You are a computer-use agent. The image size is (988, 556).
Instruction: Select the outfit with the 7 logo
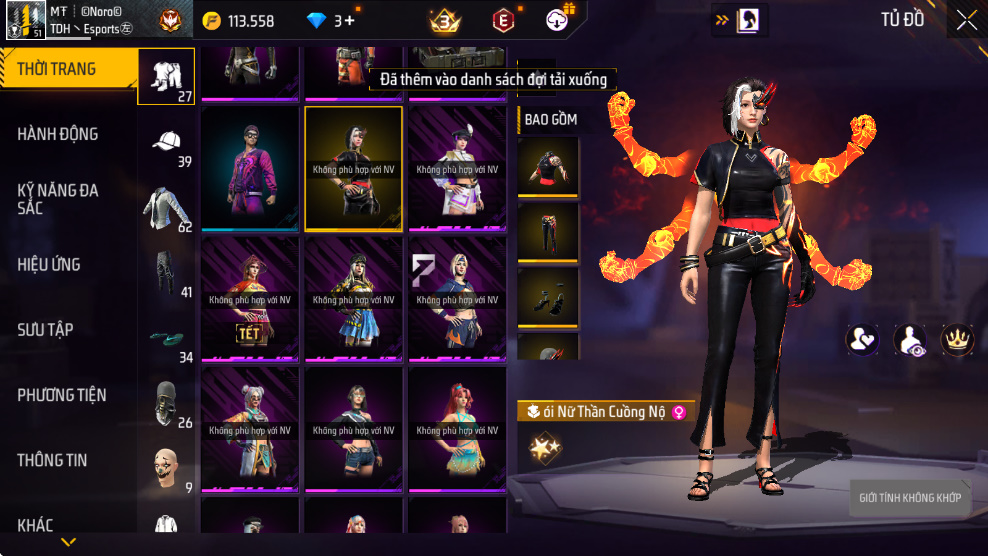[x=457, y=299]
